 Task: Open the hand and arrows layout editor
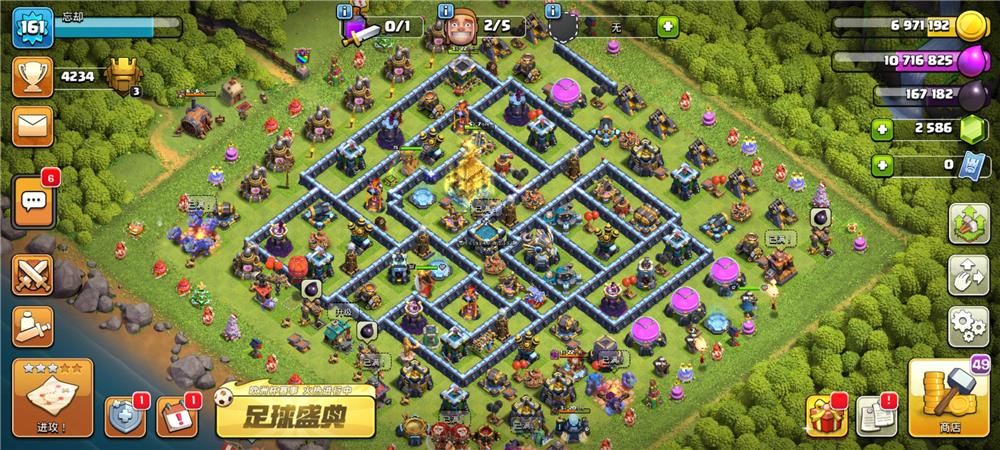coord(968,274)
